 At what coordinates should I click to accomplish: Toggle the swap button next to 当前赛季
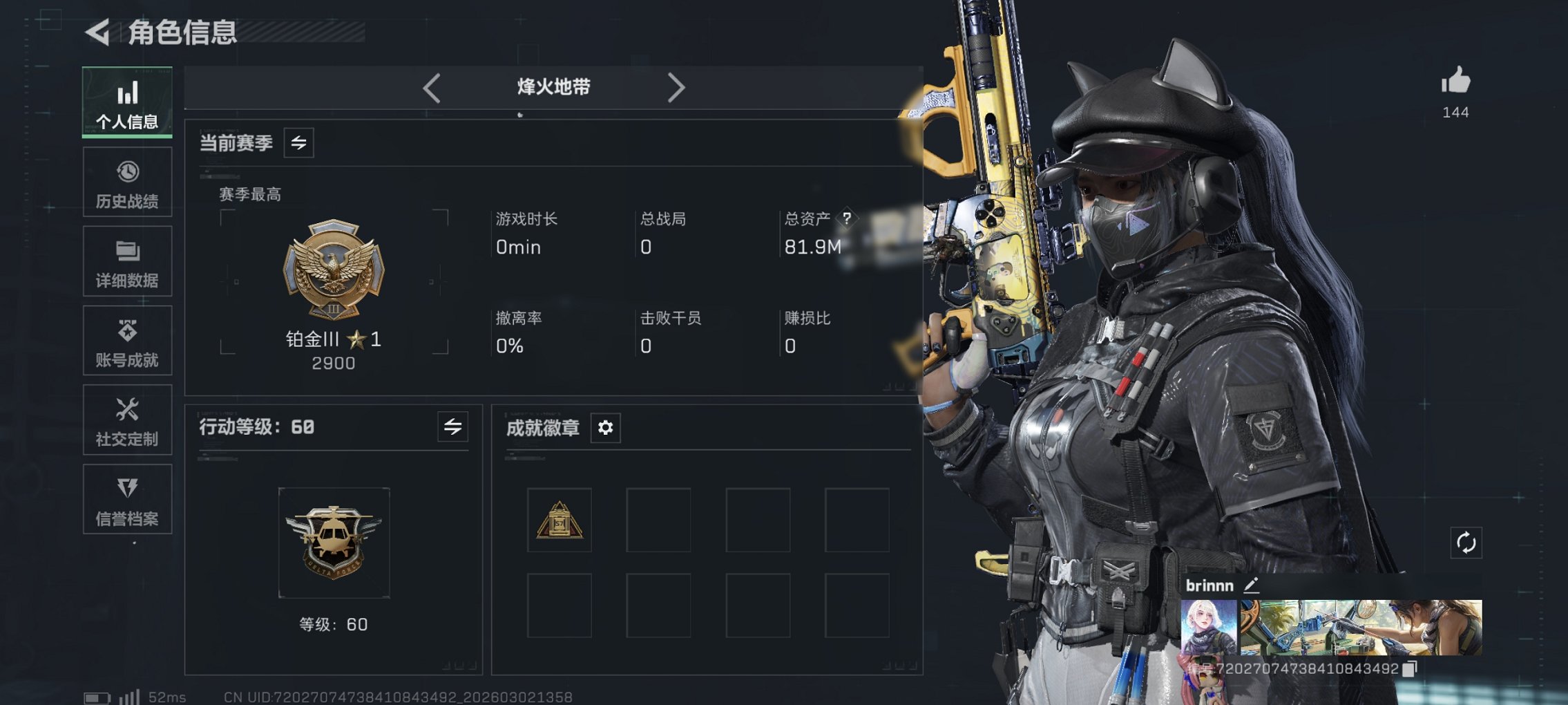tap(299, 143)
